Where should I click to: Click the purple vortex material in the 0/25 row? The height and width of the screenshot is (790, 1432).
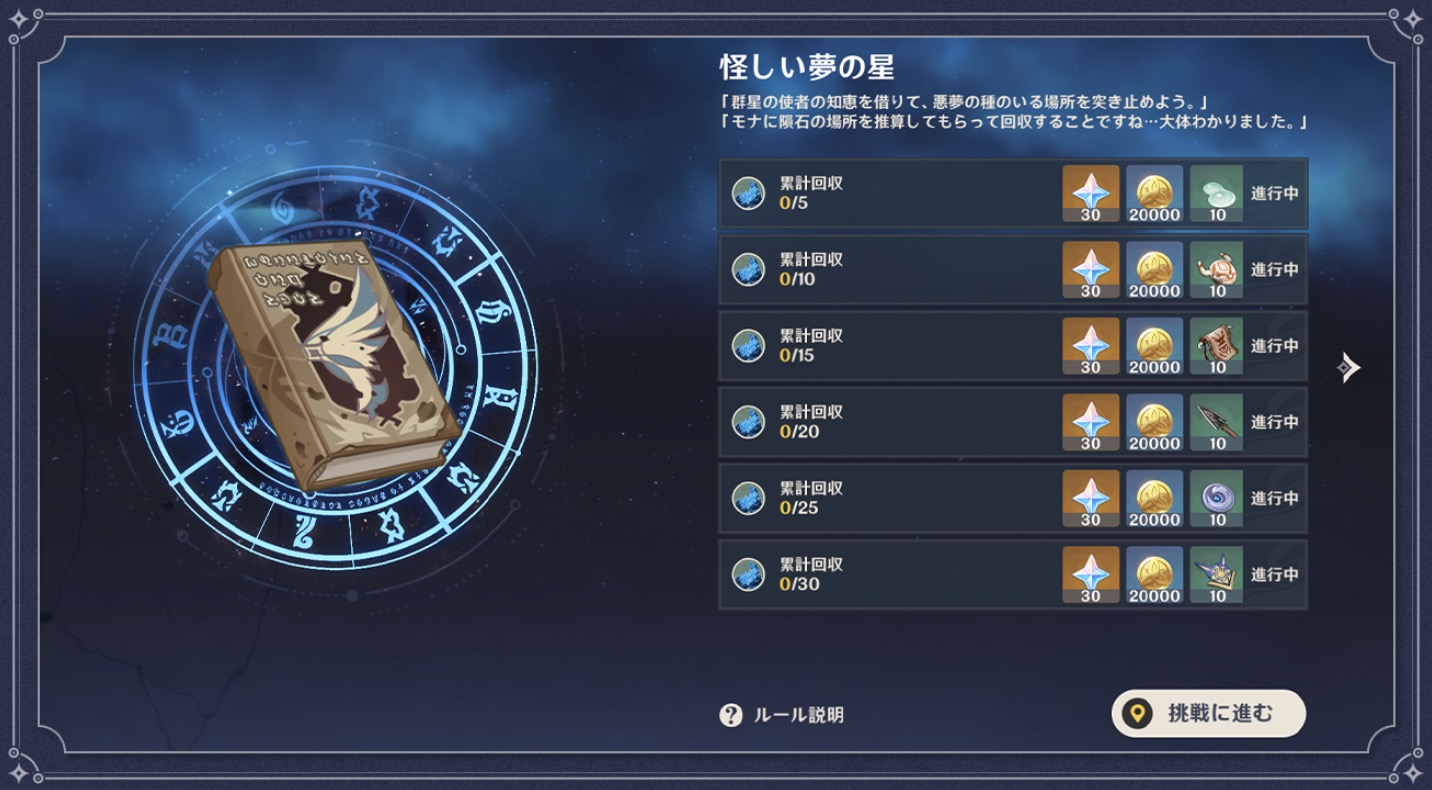(1218, 497)
